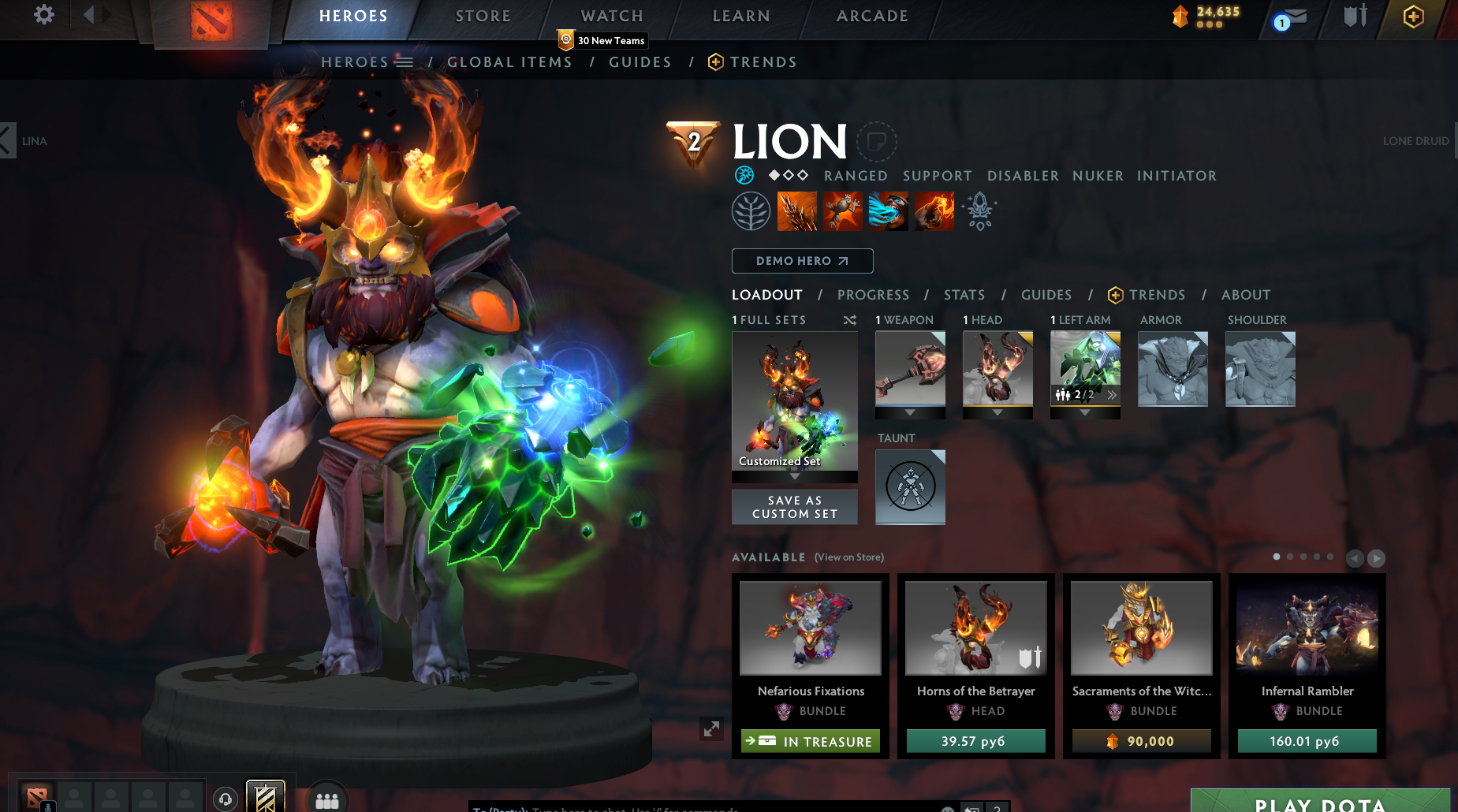
Task: Open the settings gear
Action: click(43, 14)
